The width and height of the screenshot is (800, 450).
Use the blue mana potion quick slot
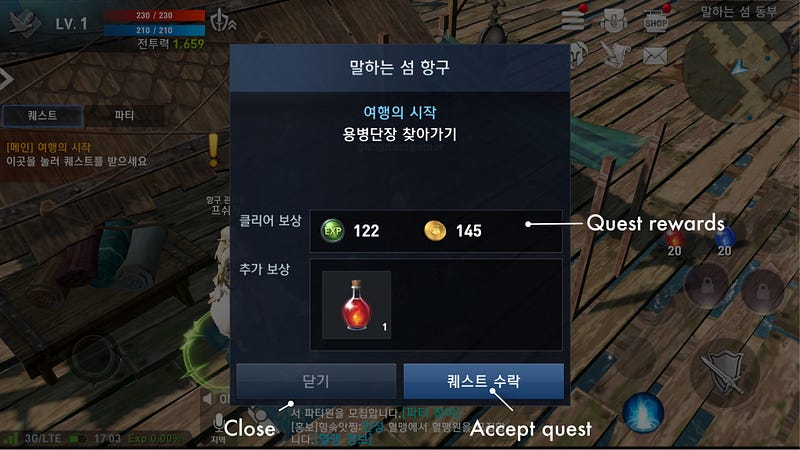tap(725, 238)
